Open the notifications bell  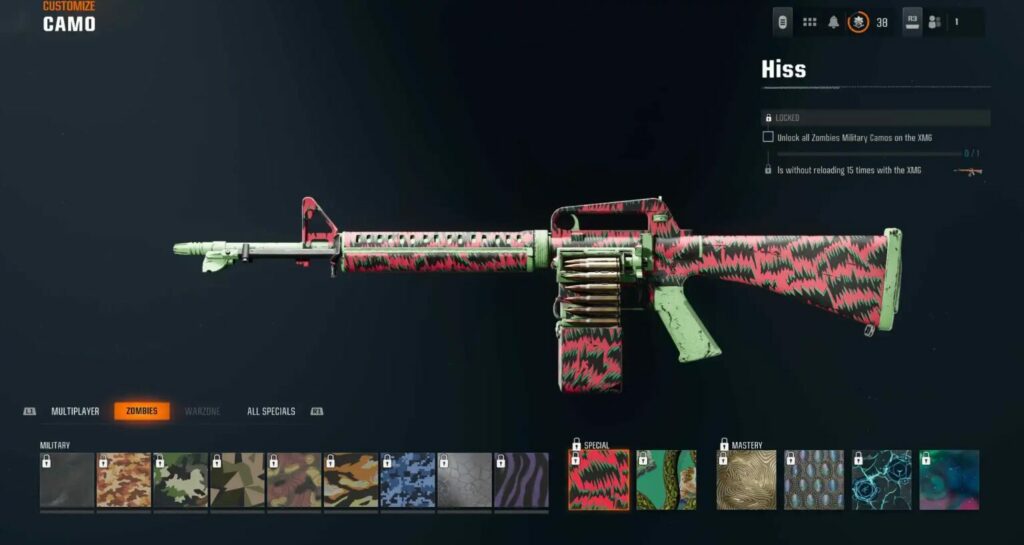[x=833, y=22]
